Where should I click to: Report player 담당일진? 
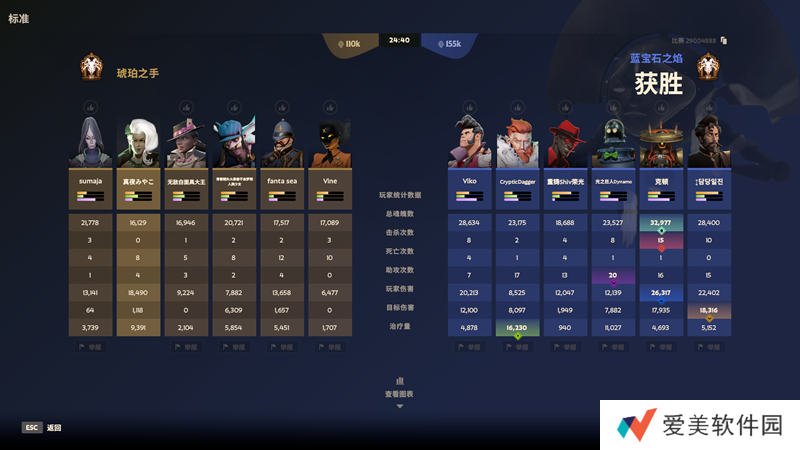pos(709,347)
